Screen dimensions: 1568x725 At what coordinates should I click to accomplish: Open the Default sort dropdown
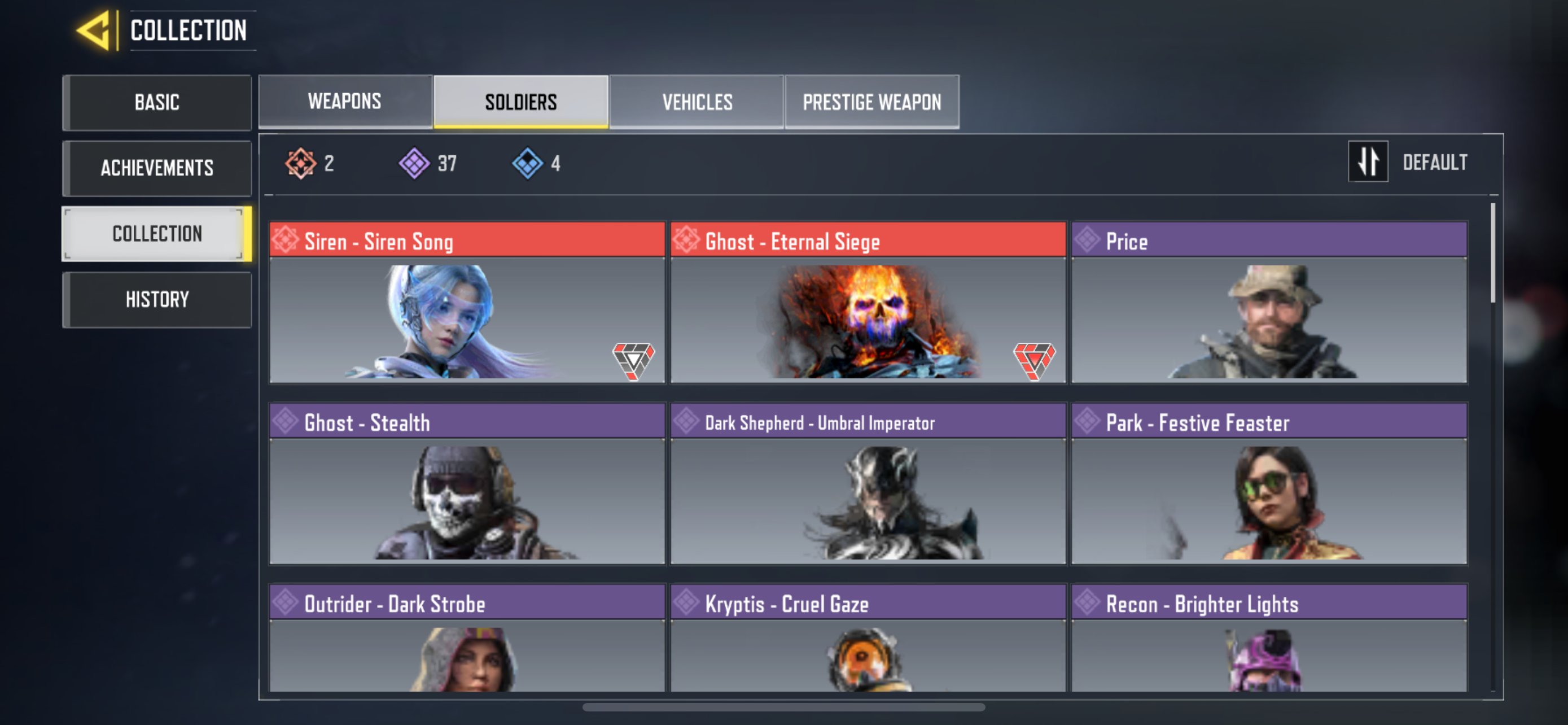(1436, 162)
